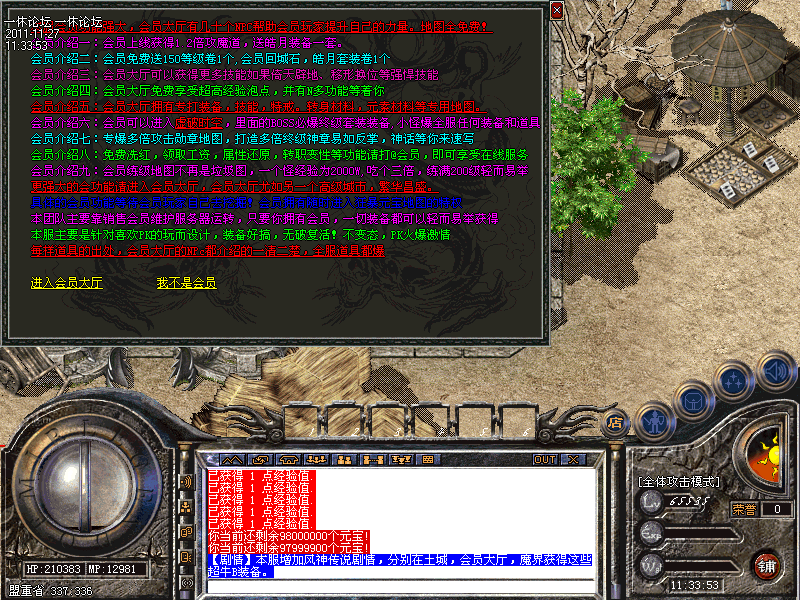
Task: Select the 我不是会员 reply
Action: click(x=186, y=283)
